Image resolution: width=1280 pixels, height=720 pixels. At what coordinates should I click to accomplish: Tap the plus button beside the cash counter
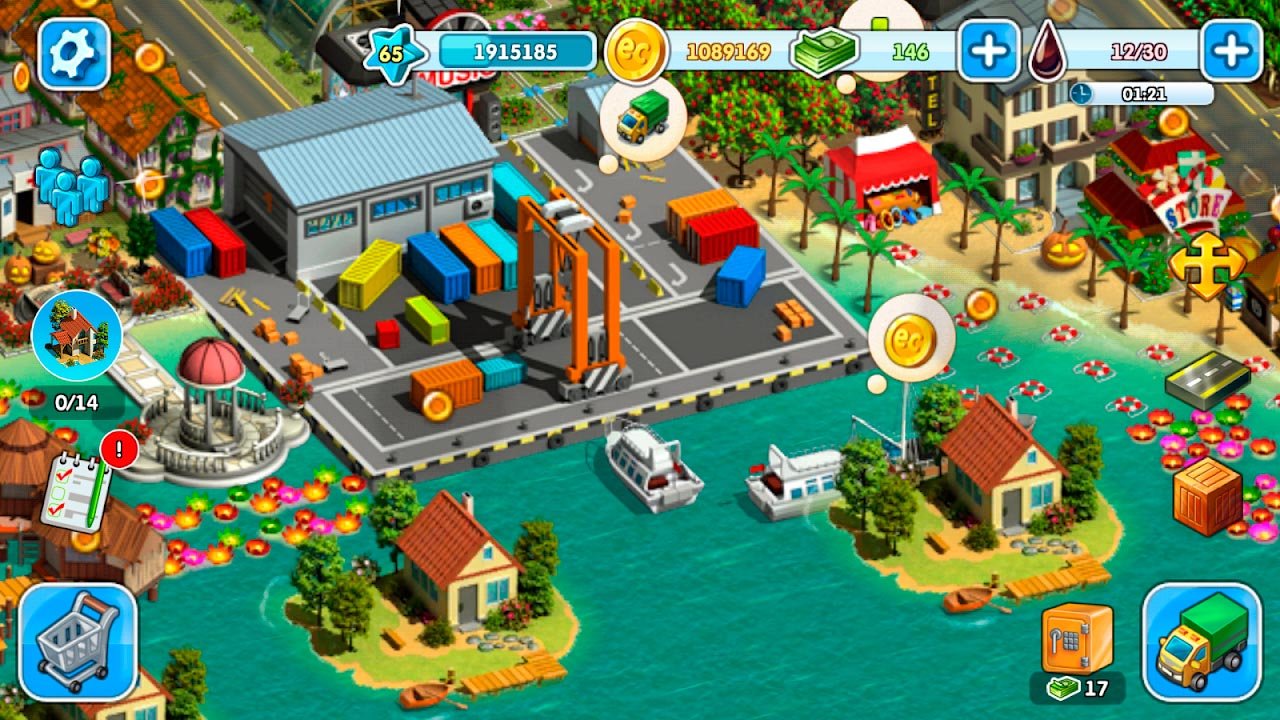click(x=989, y=50)
